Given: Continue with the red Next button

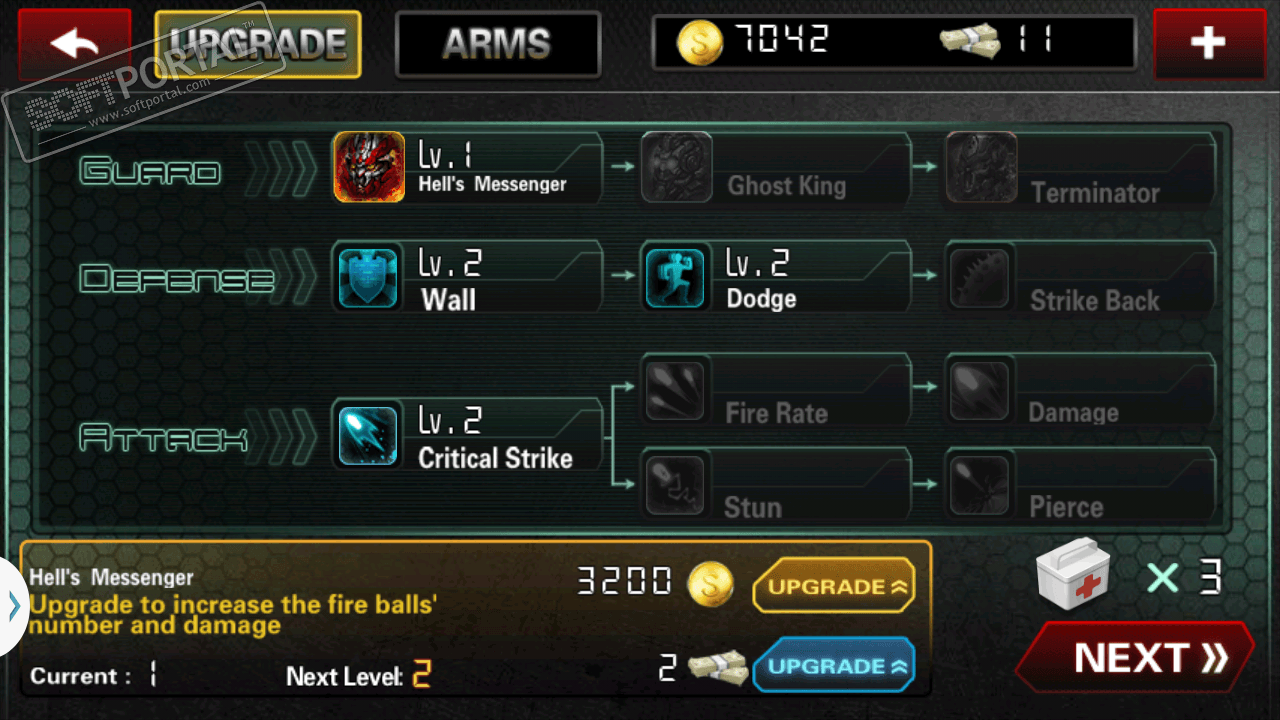Looking at the screenshot, I should [x=1135, y=658].
